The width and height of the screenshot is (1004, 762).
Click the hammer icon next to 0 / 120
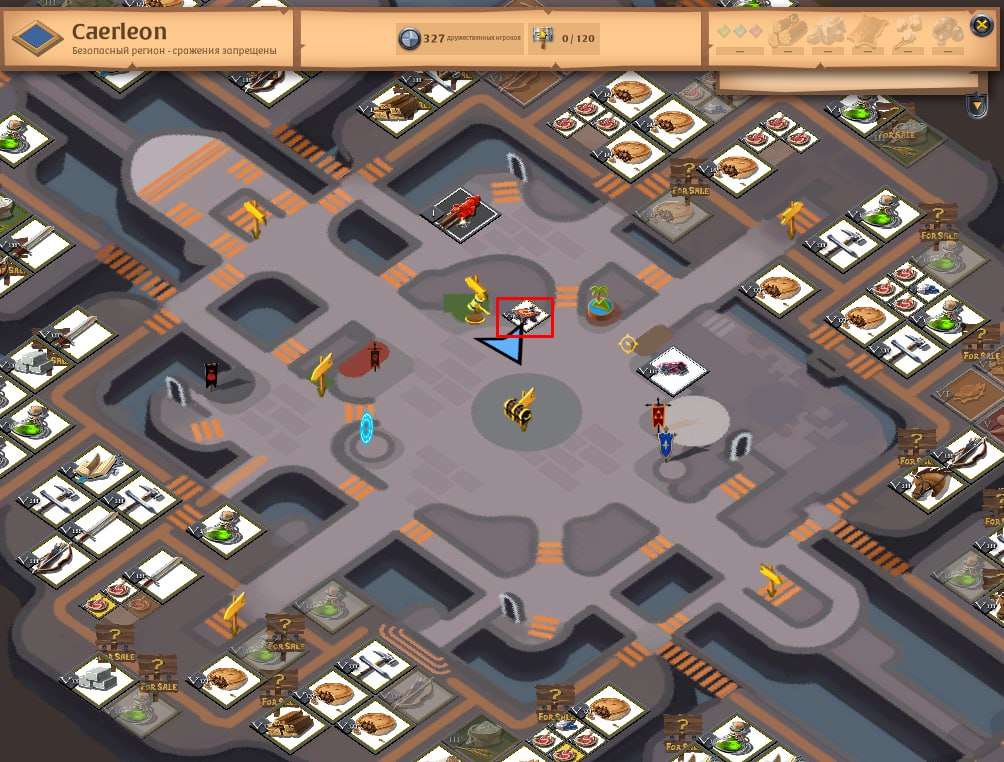click(542, 39)
